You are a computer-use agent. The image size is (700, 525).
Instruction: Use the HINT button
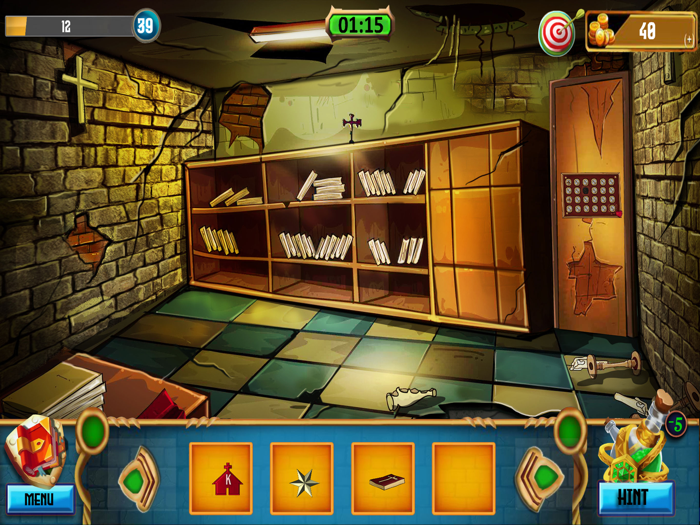[x=635, y=497]
